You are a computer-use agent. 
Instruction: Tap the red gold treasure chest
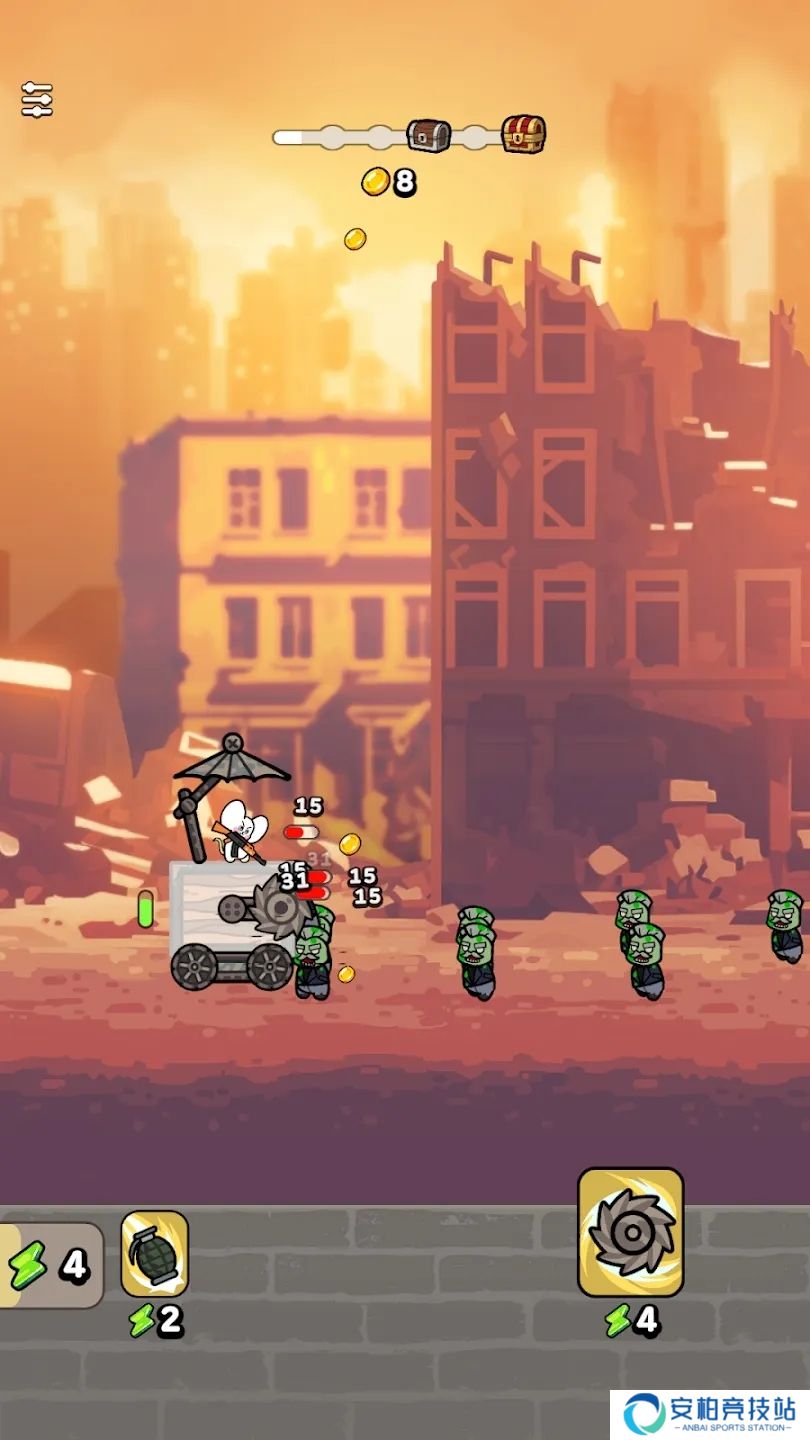pyautogui.click(x=523, y=134)
